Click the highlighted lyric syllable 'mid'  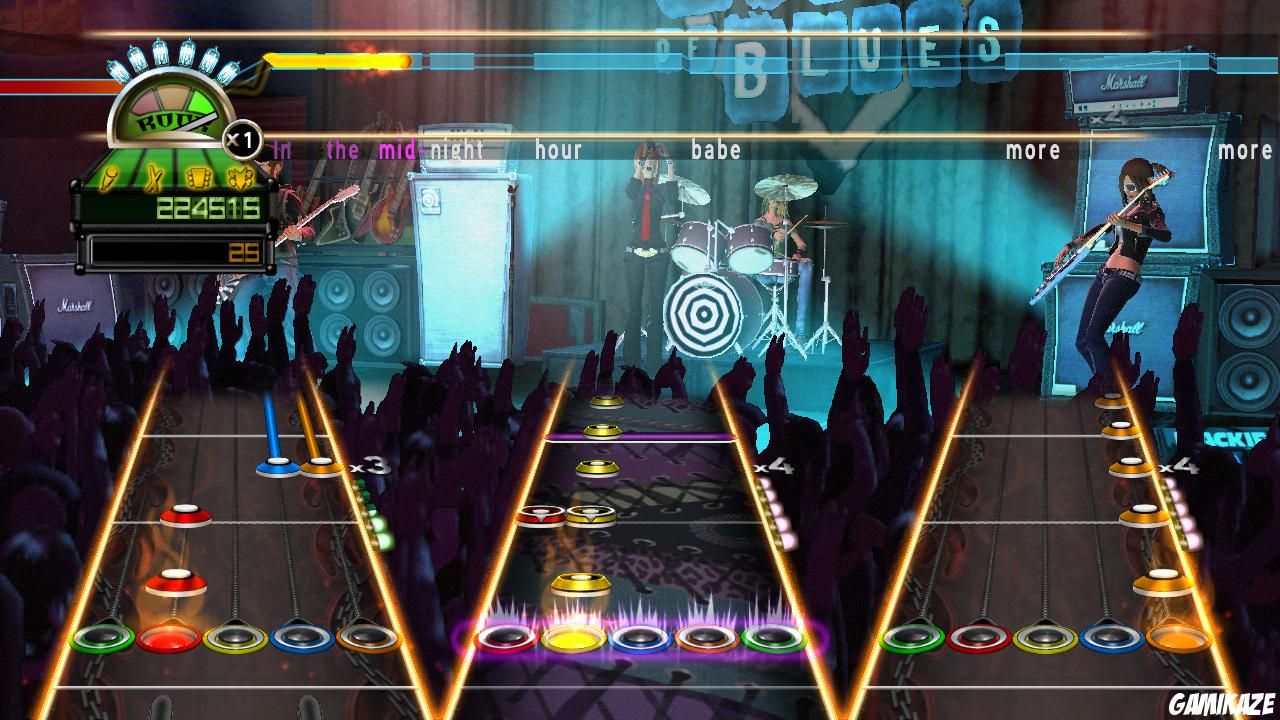[397, 151]
